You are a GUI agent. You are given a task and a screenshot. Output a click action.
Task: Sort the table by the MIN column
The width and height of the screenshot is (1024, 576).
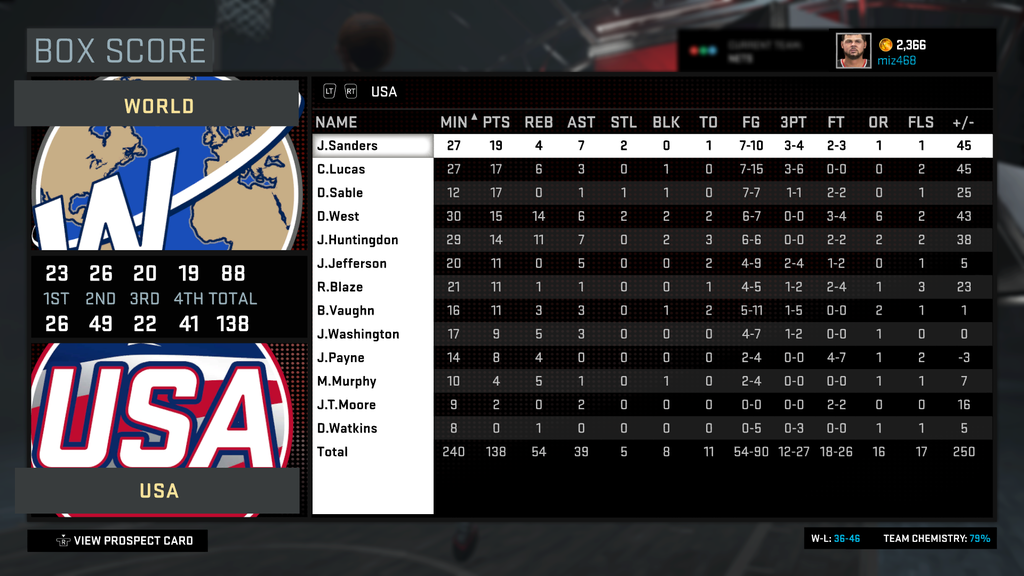coord(454,122)
